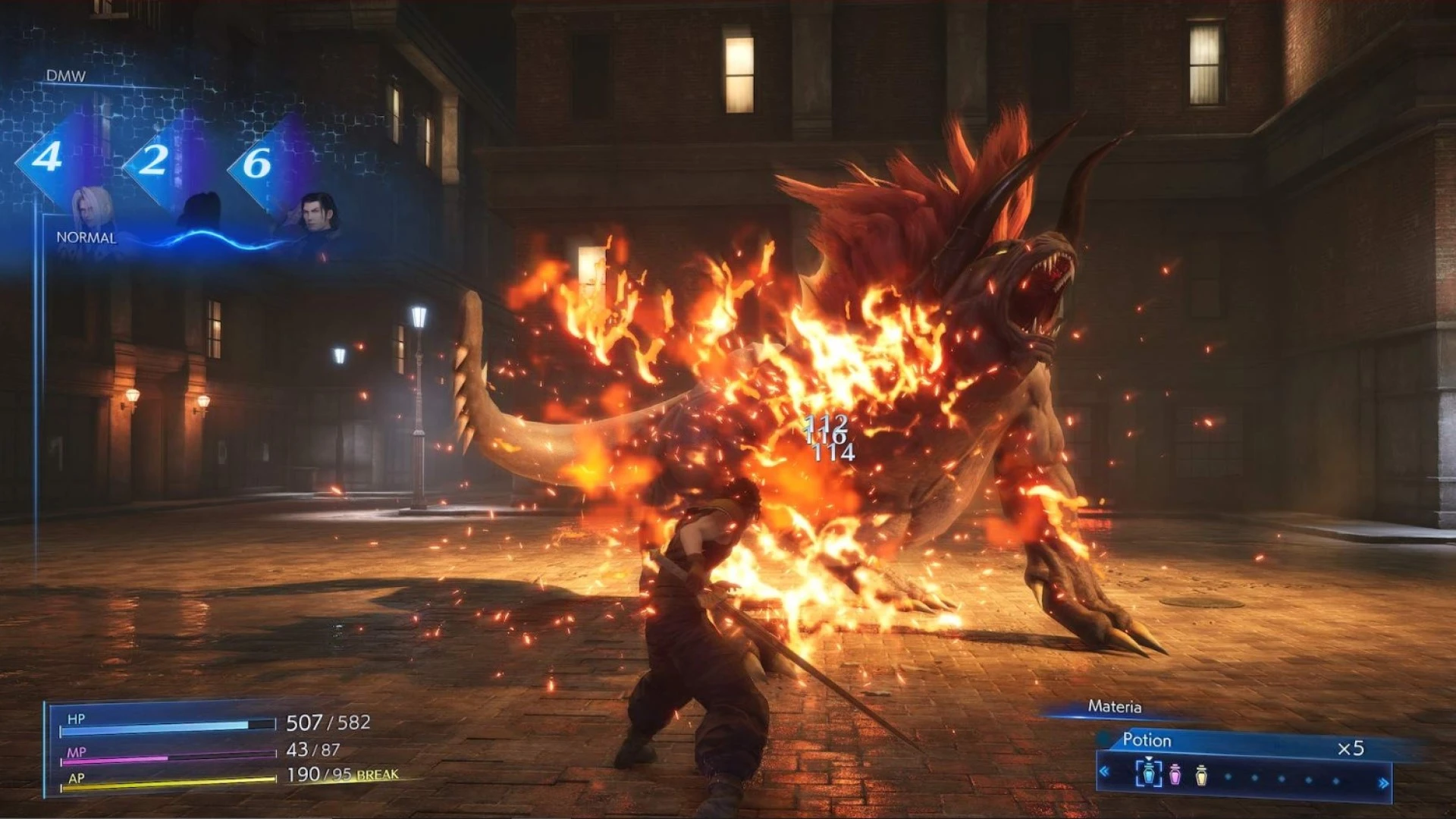Expand the DMW panel header
Screen dimensions: 1456x819
point(67,76)
